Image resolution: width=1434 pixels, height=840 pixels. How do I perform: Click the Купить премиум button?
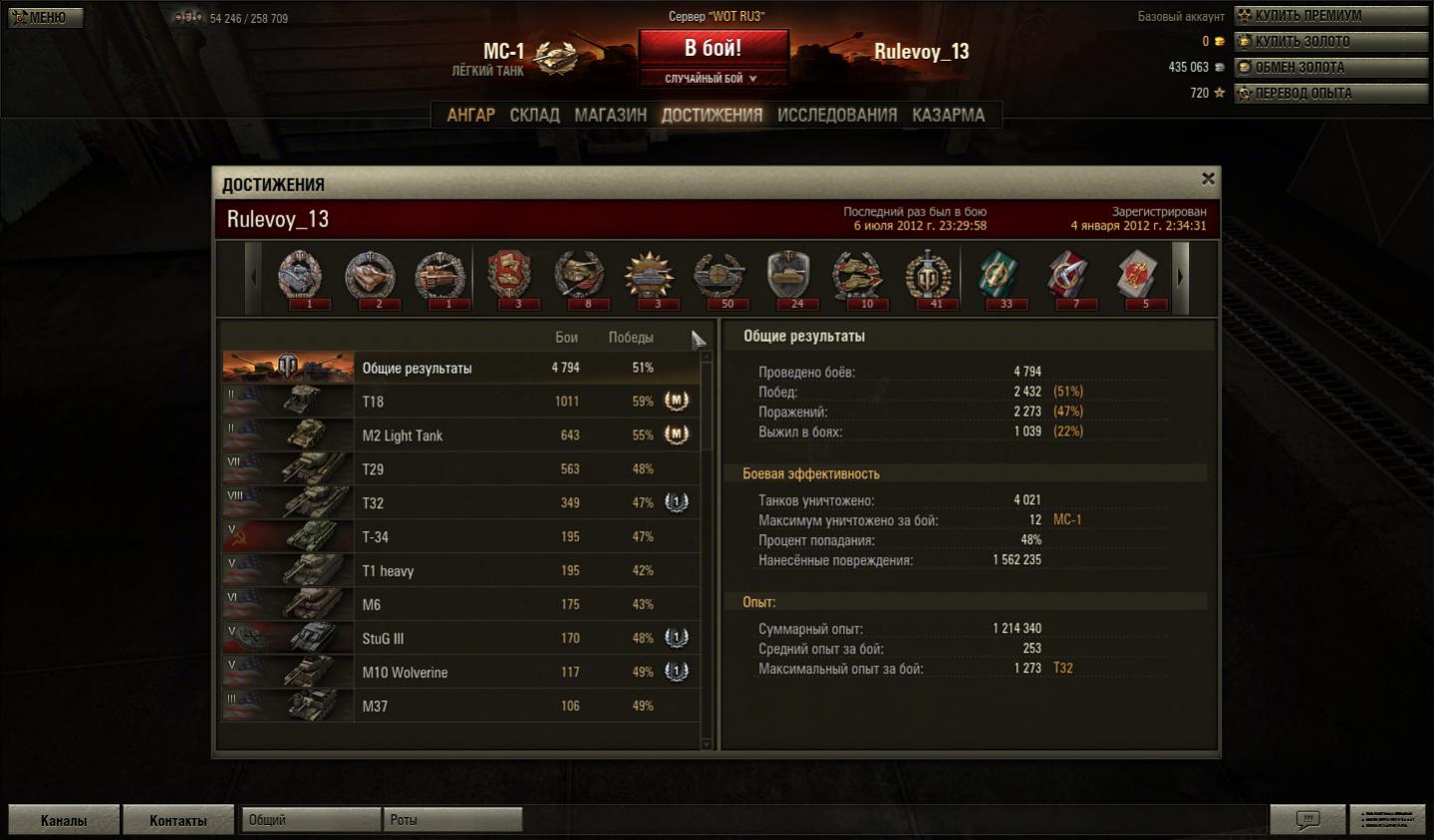click(1330, 16)
